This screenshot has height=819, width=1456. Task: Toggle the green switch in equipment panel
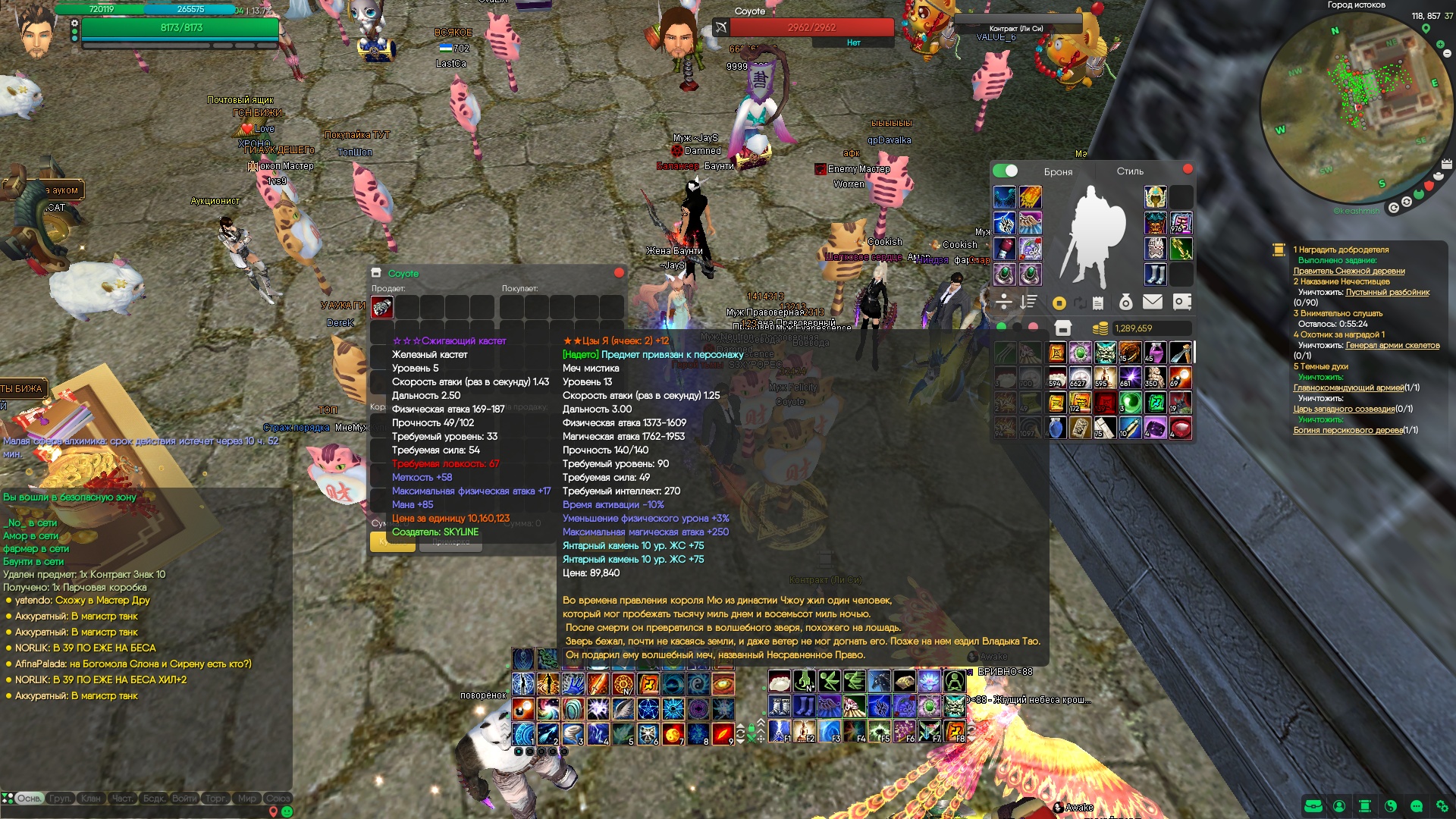click(1006, 171)
